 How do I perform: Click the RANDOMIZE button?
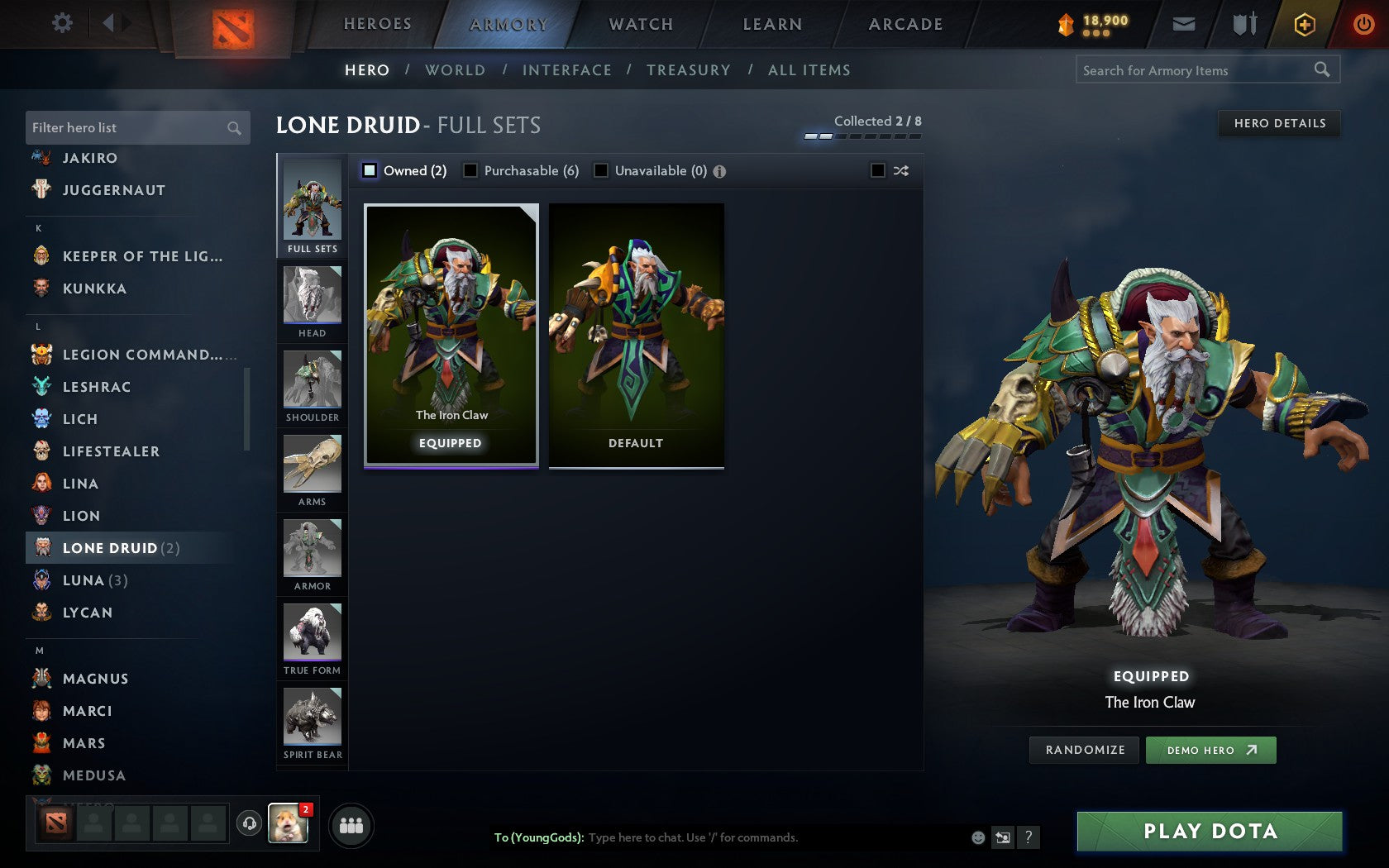[x=1083, y=750]
